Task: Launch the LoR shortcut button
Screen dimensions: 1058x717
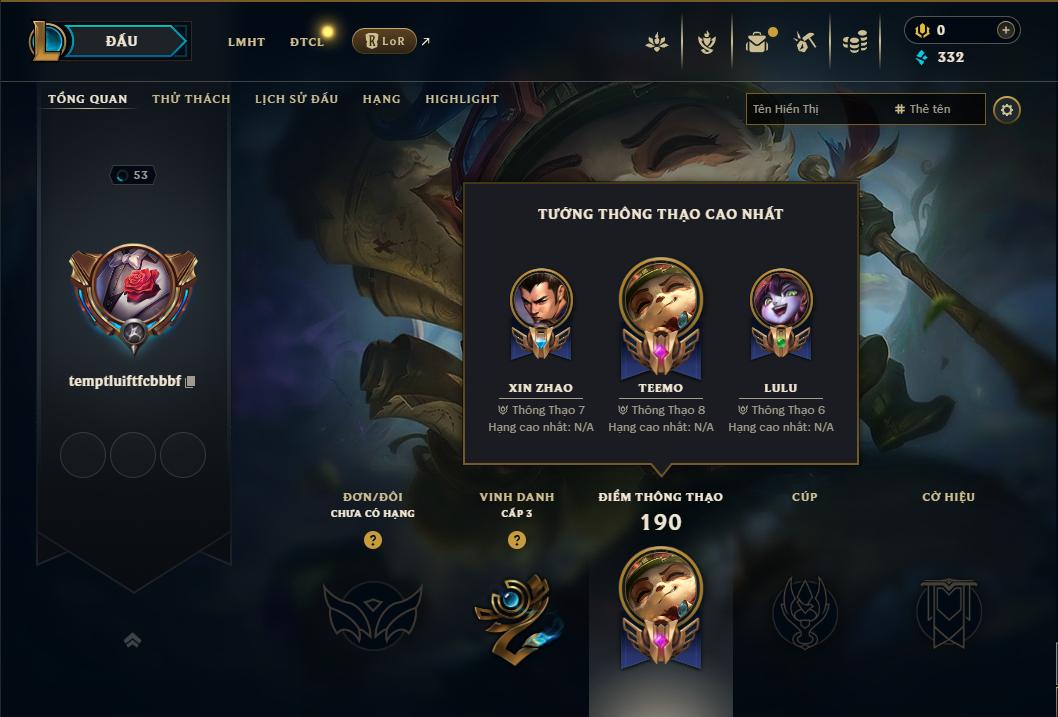Action: (384, 41)
